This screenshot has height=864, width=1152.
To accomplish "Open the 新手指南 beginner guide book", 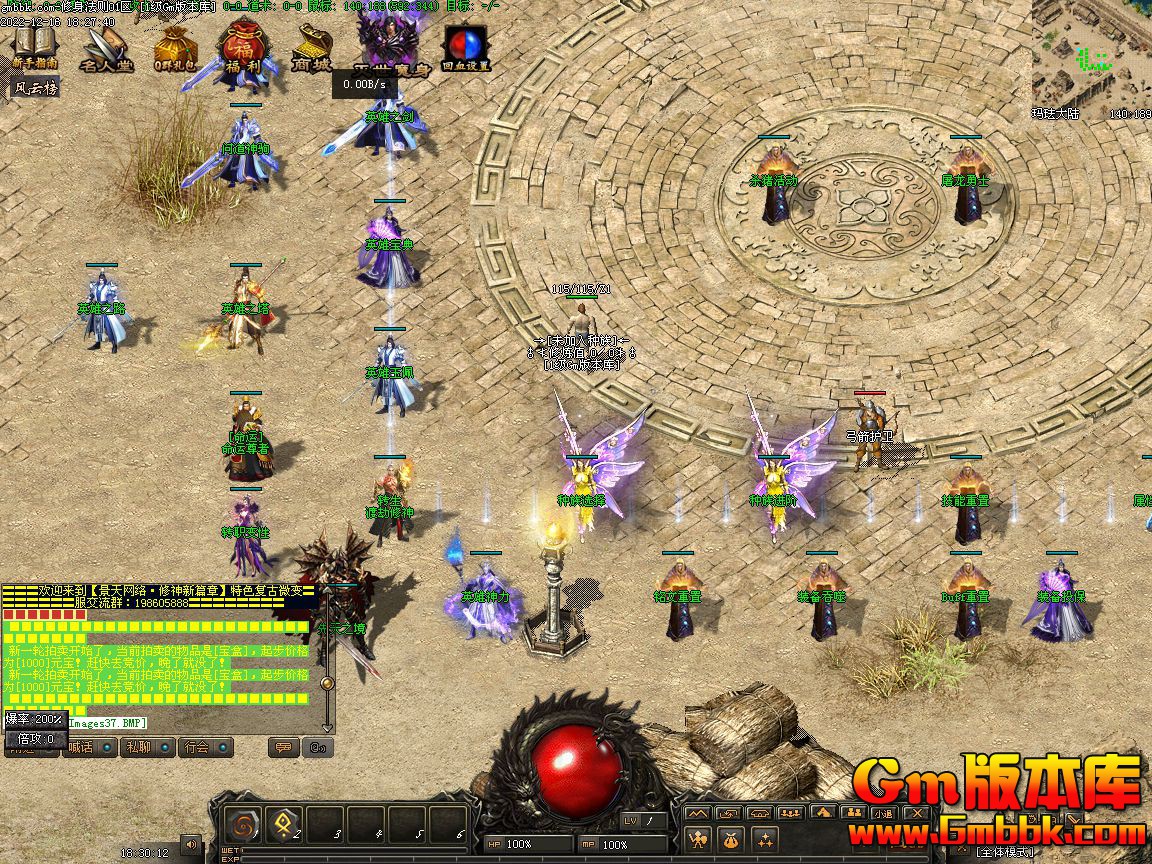I will 35,46.
